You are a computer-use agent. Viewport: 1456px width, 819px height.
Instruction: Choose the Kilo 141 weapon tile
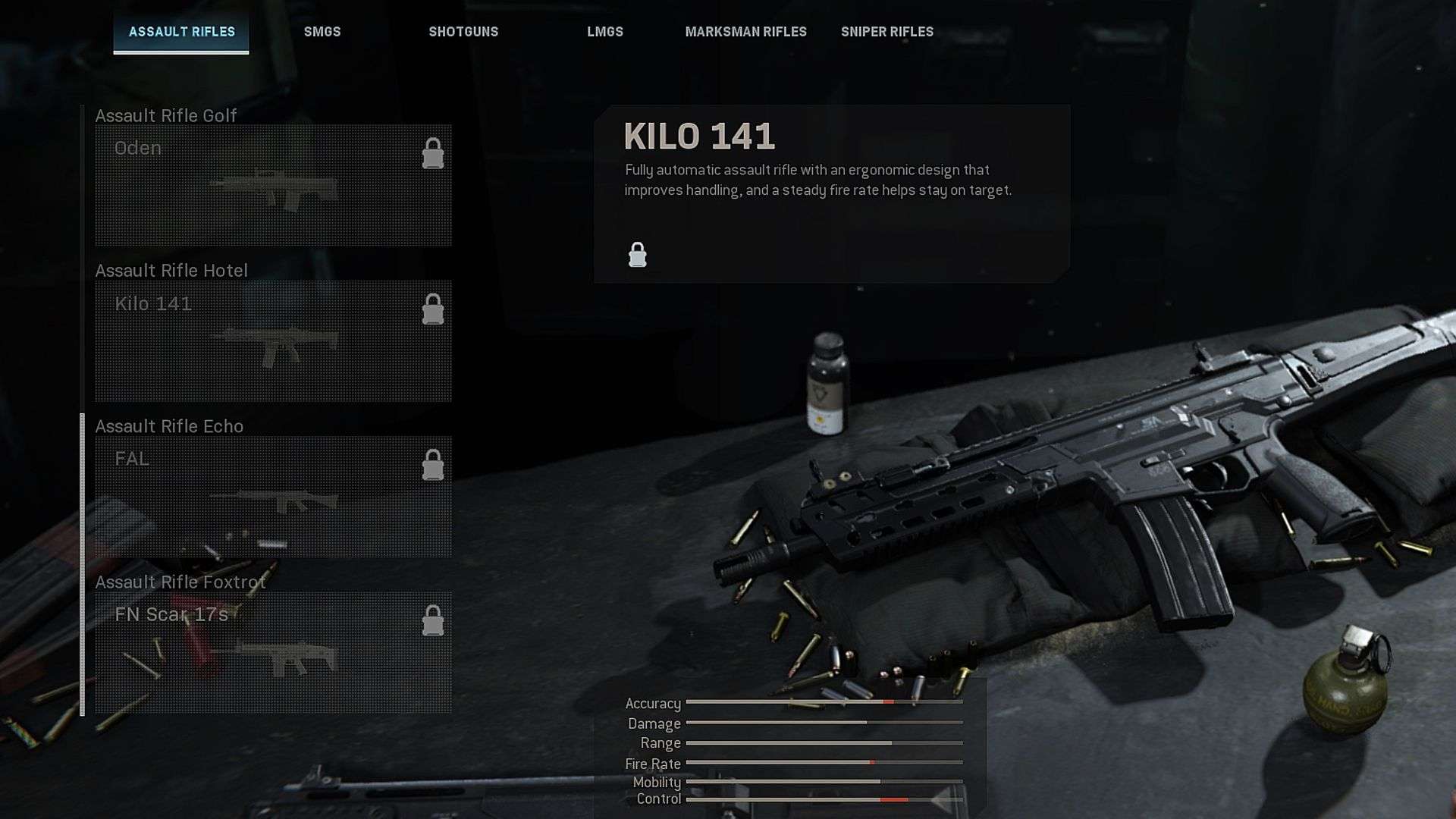click(x=273, y=340)
